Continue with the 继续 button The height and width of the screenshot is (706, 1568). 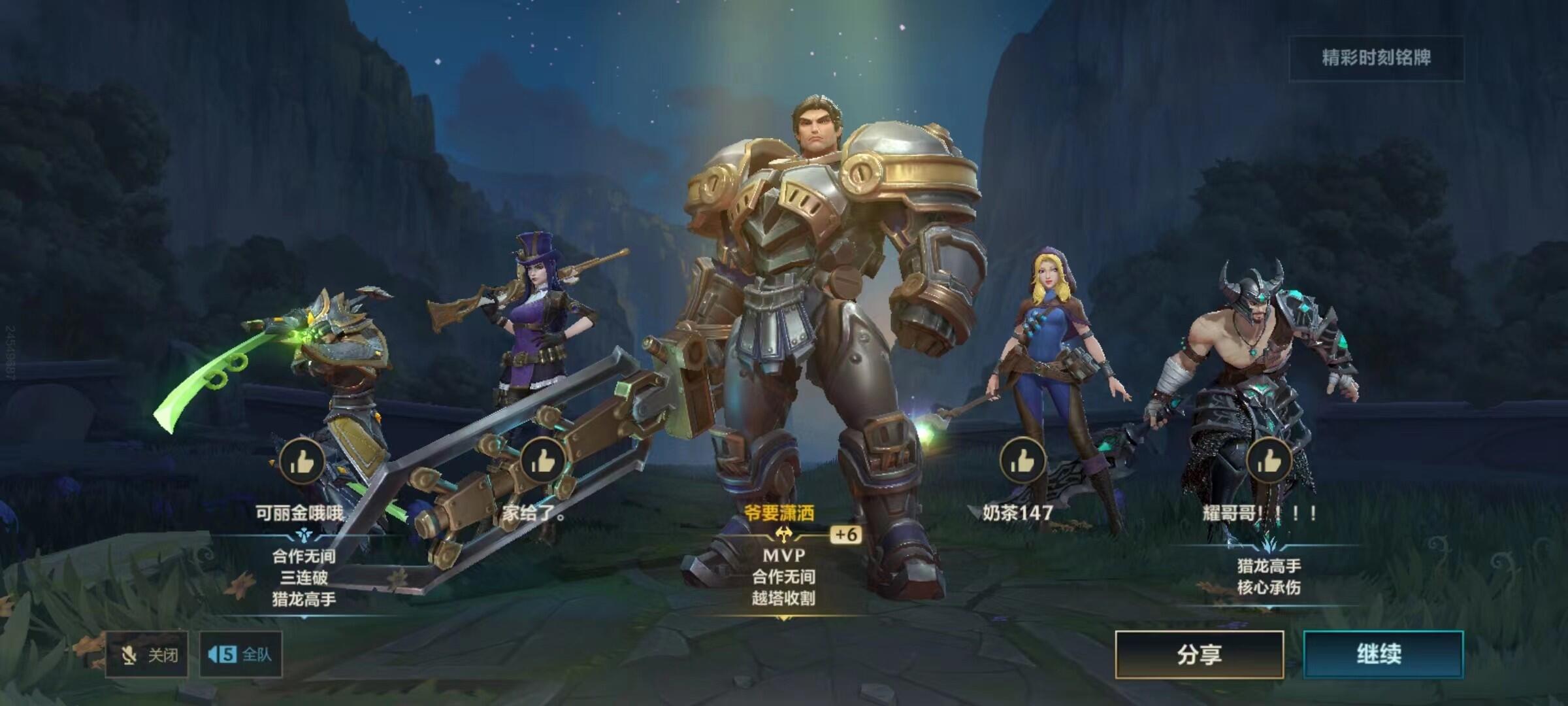click(x=1382, y=654)
